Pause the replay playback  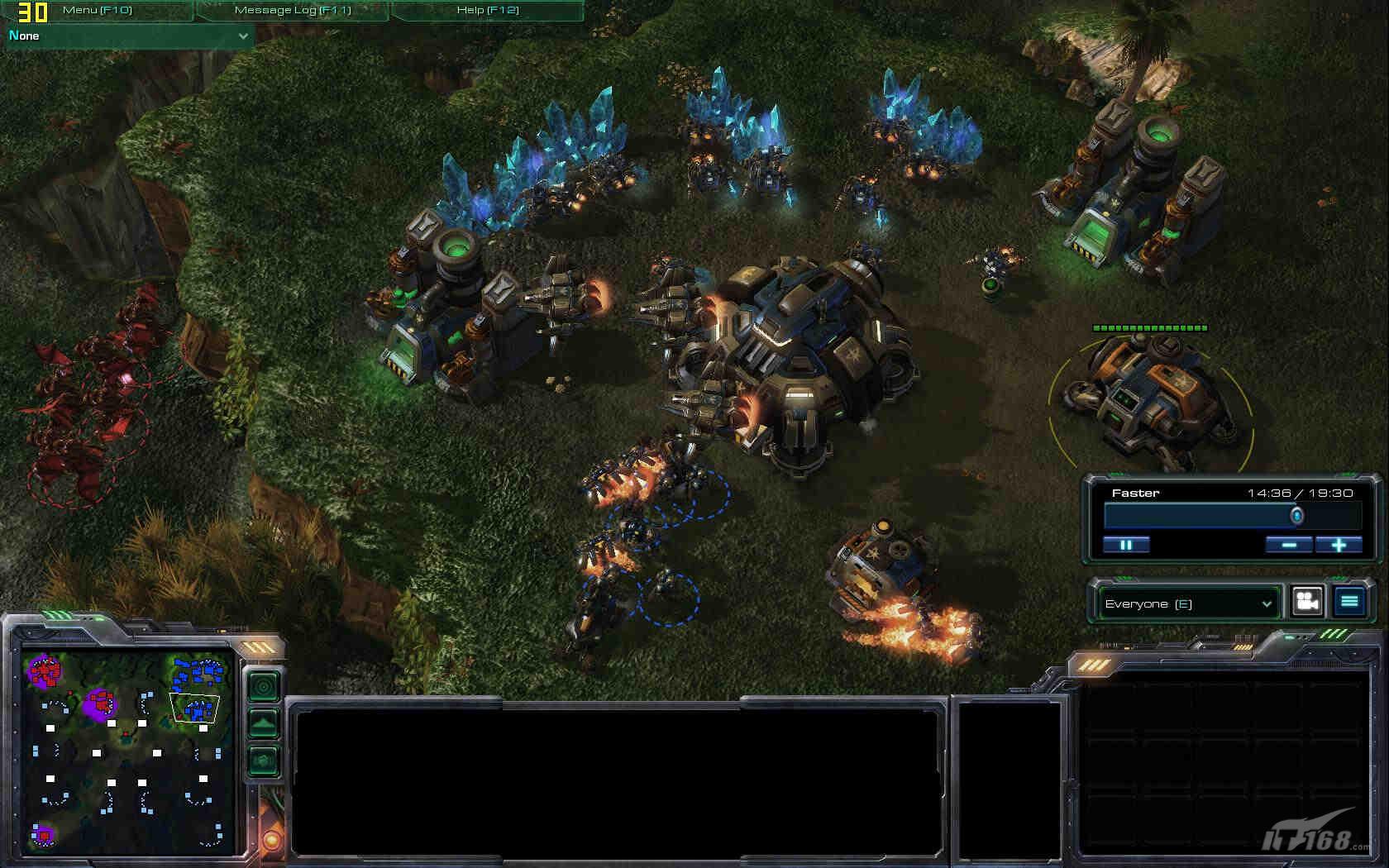1126,545
